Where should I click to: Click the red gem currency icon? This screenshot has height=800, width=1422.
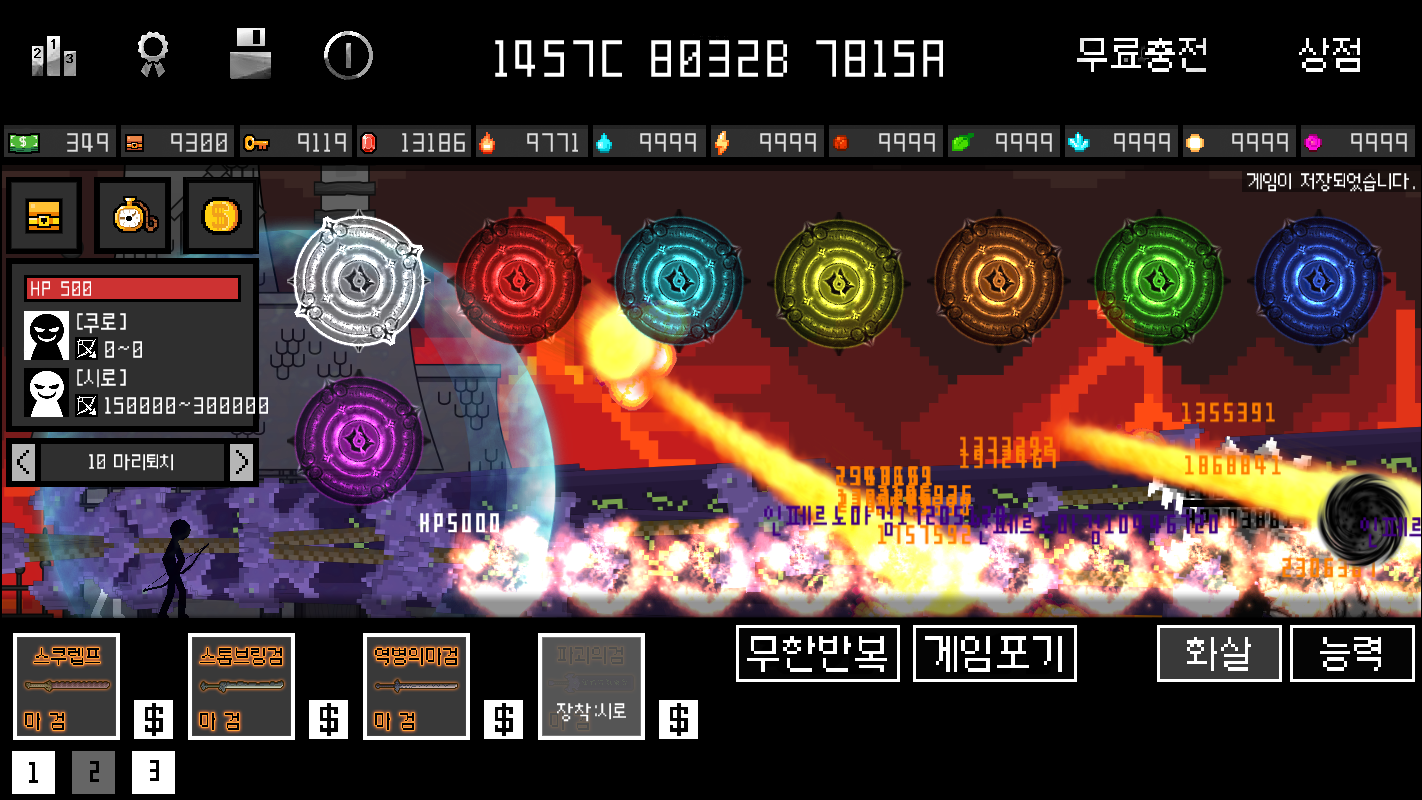pyautogui.click(x=371, y=141)
